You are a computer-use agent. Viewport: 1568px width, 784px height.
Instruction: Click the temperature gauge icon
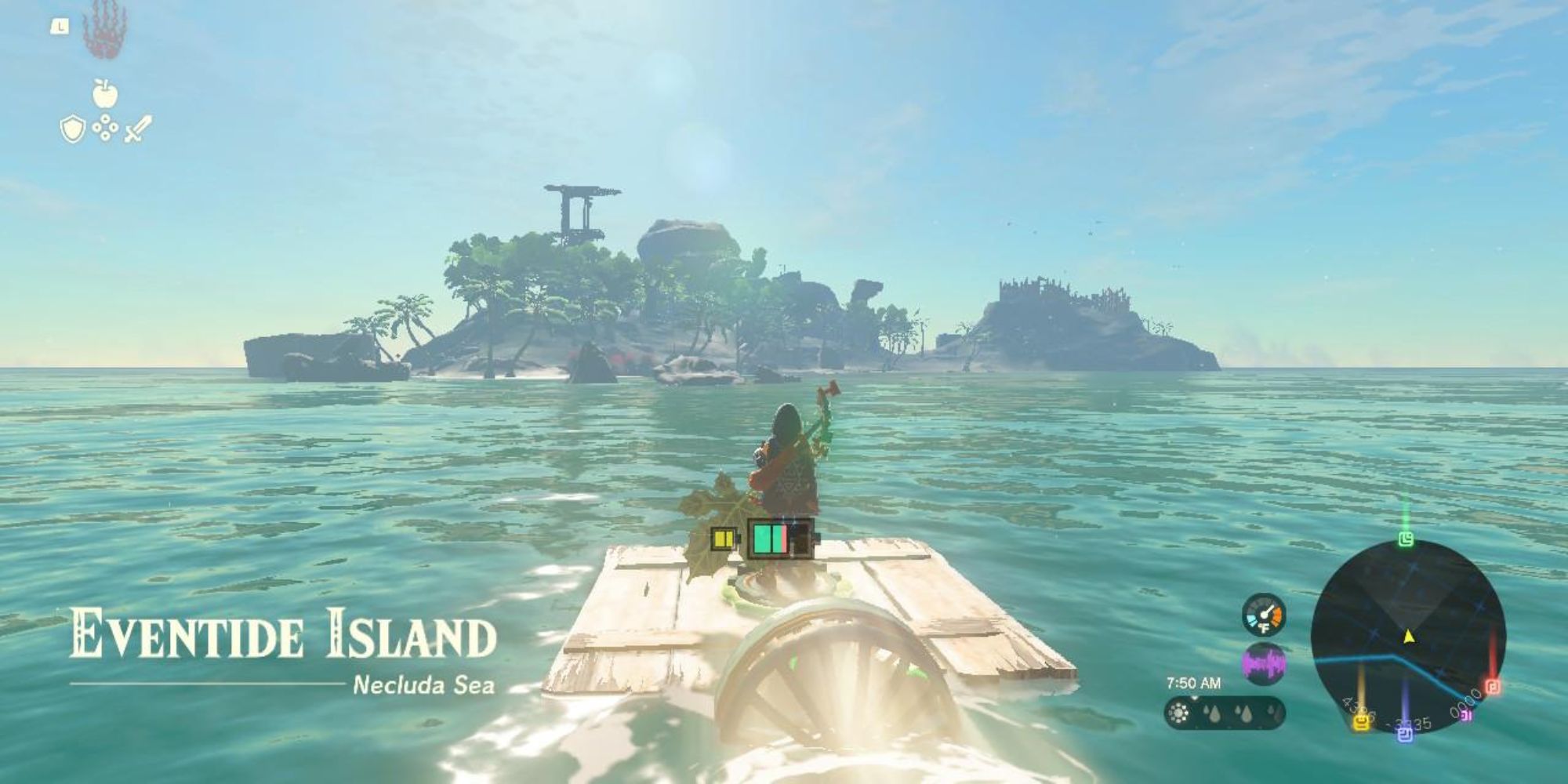click(1264, 614)
